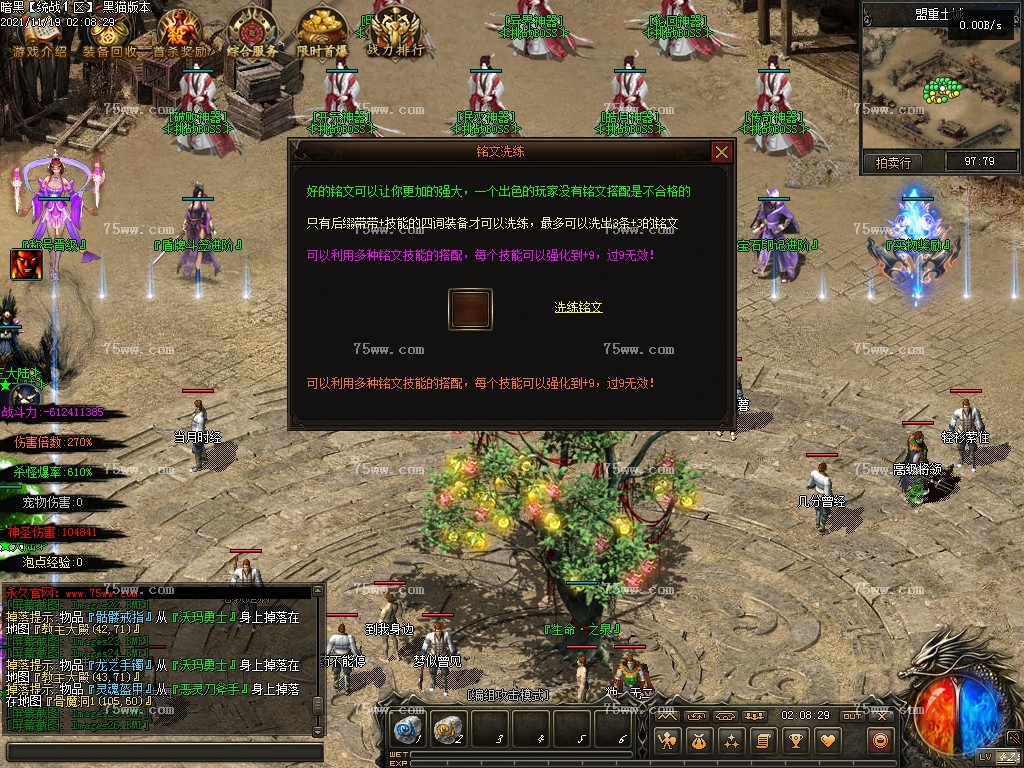The image size is (1024, 768).
Task: Open the minimap
Action: [x=927, y=88]
